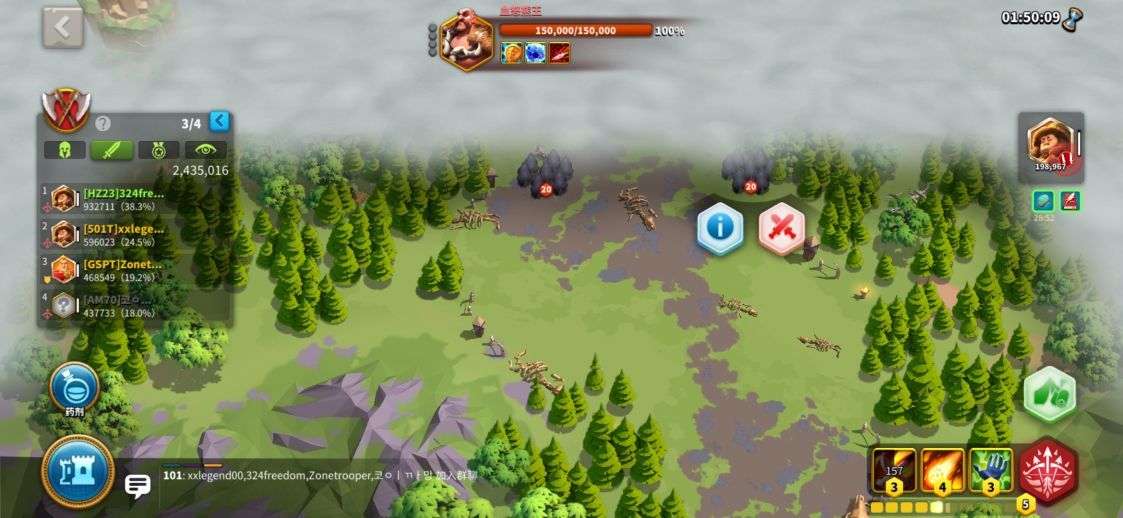Tap the green hexagon button

(x=1049, y=394)
